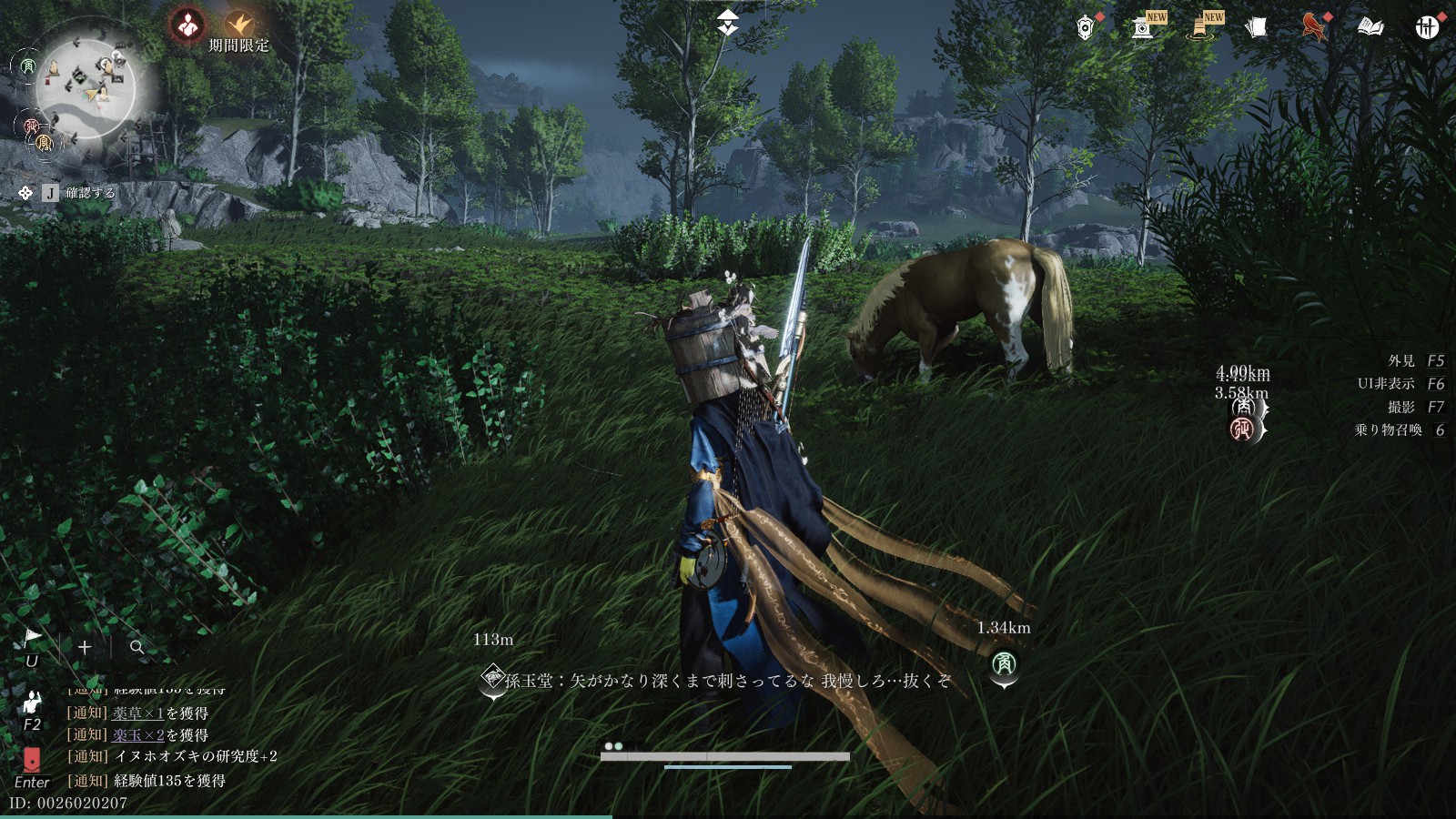The image size is (1456, 819).
Task: Click the 楽玉×2 item link in chat
Action: pyautogui.click(x=138, y=735)
